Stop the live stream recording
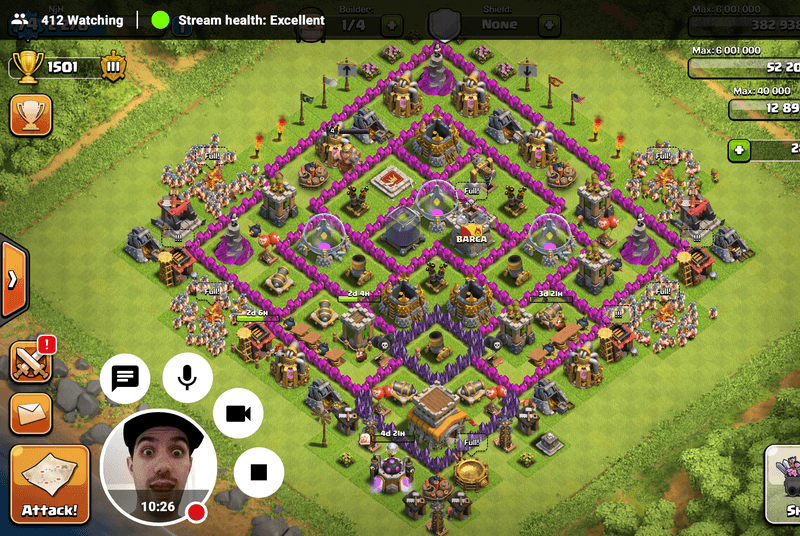 coord(259,471)
